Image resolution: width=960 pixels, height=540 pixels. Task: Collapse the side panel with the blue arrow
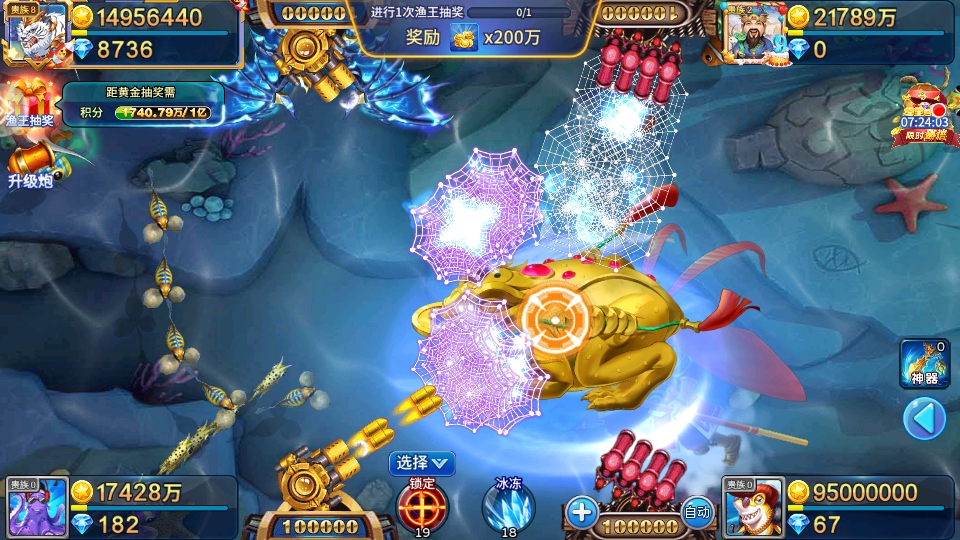tap(924, 419)
